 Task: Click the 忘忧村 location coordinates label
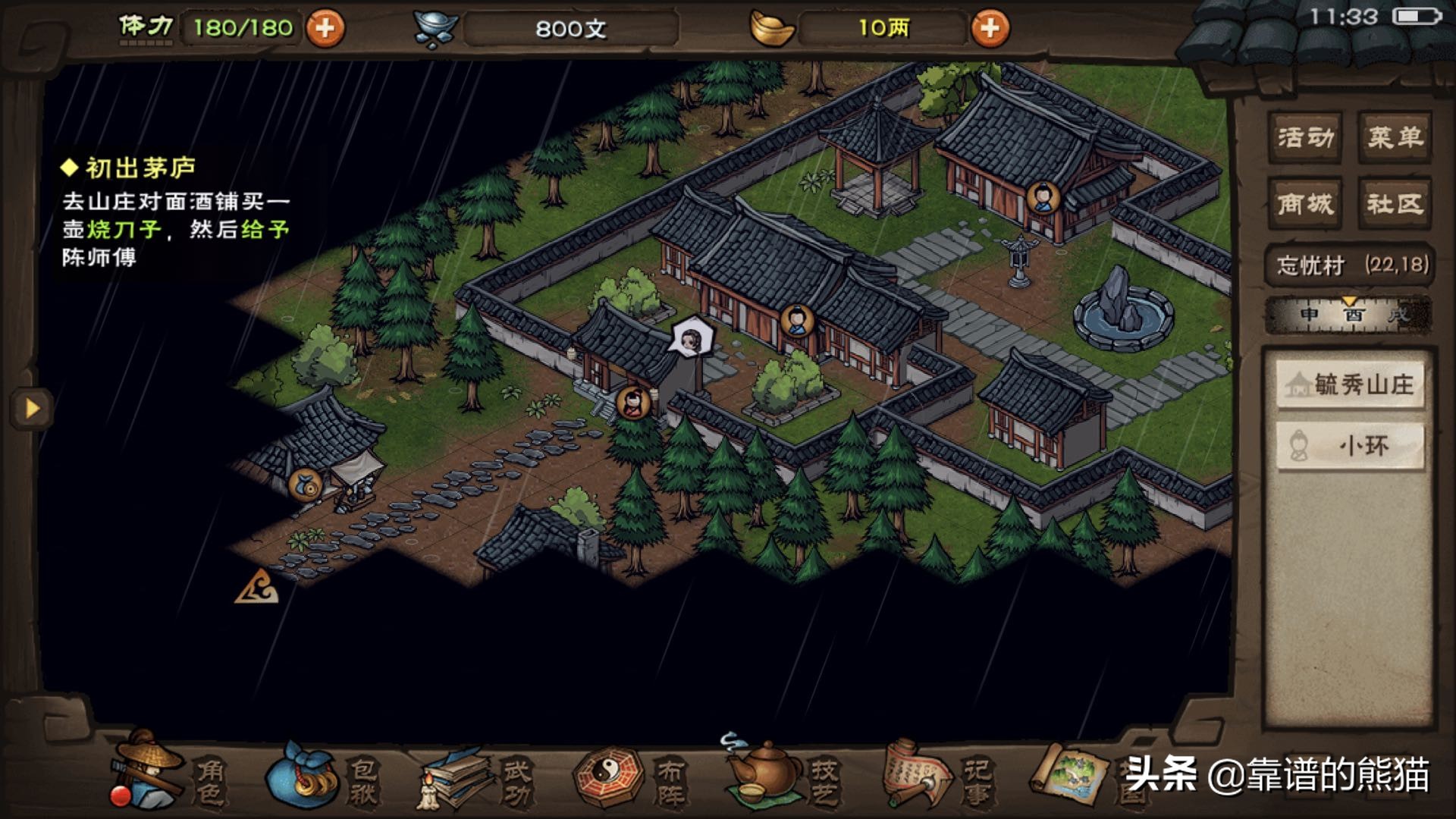point(1350,265)
